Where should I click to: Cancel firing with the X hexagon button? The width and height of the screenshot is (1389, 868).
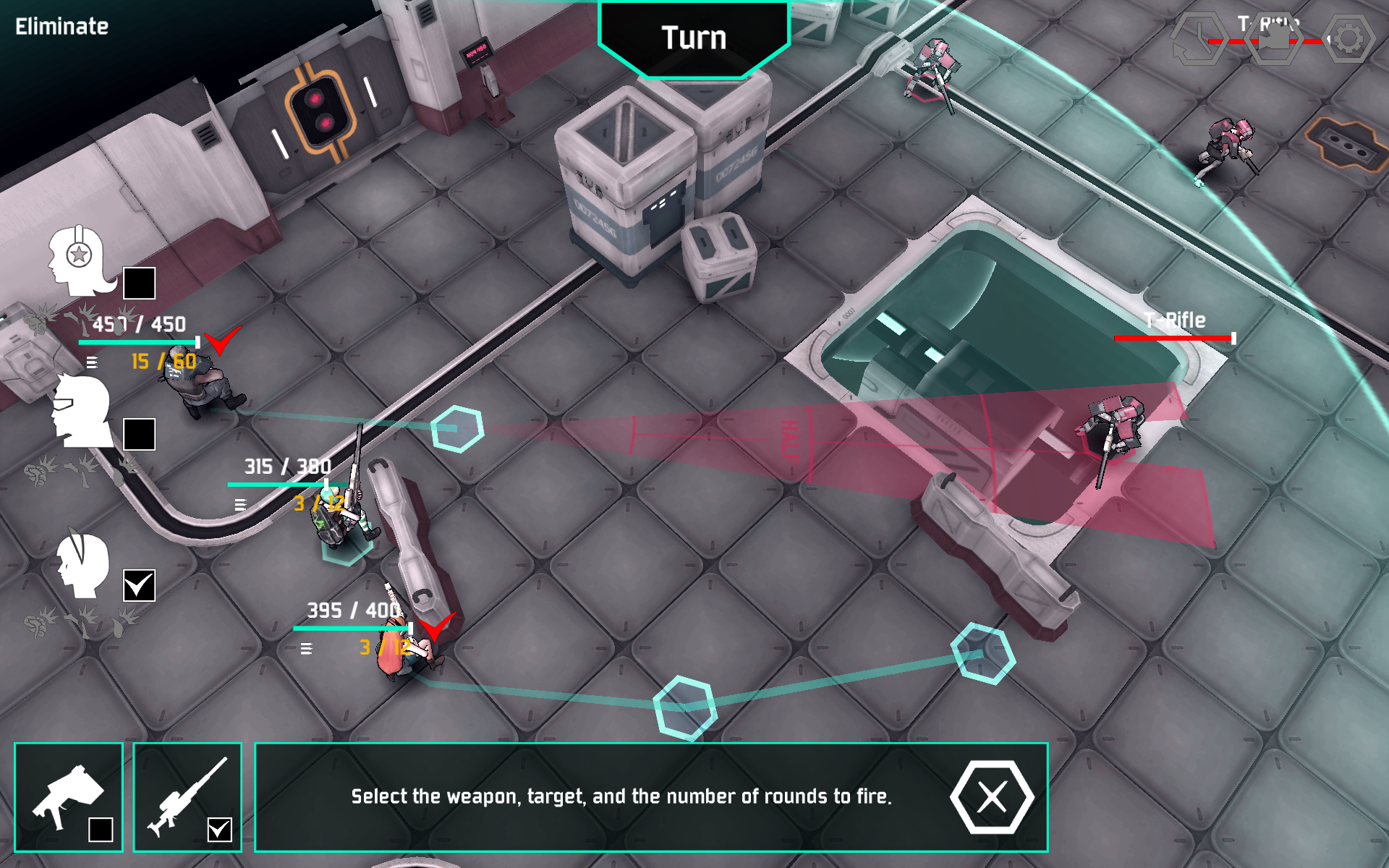click(x=993, y=797)
